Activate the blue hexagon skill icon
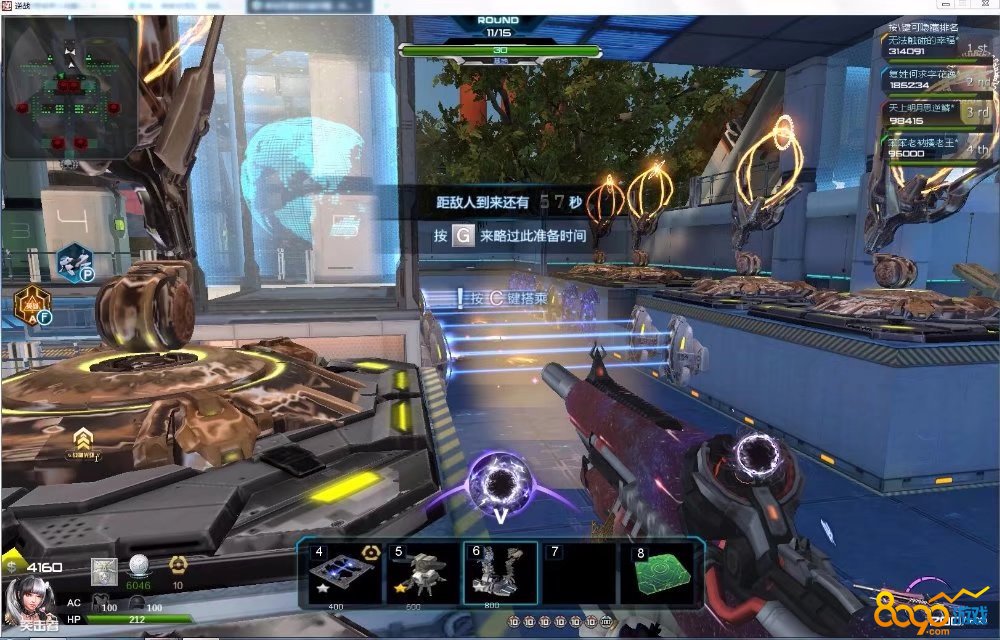1000x640 pixels. click(72, 261)
